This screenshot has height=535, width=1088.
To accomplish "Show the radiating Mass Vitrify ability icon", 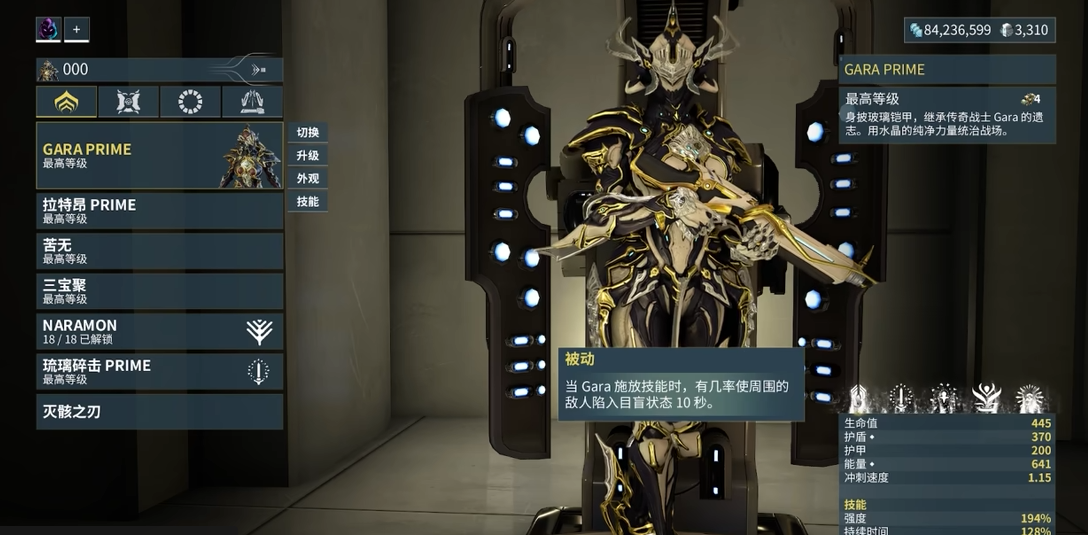I will (x=1030, y=398).
